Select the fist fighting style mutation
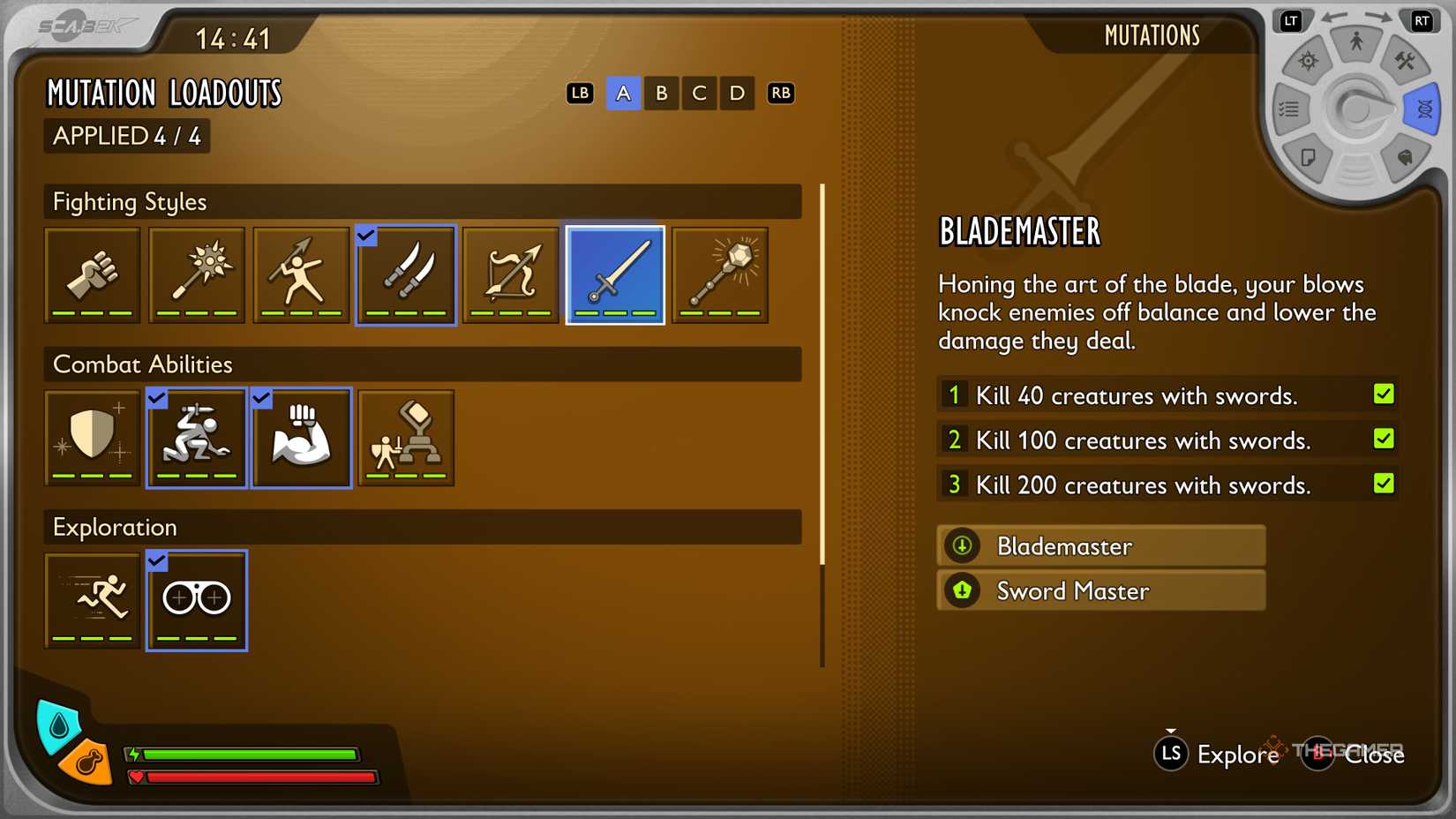Viewport: 1456px width, 819px height. click(92, 274)
